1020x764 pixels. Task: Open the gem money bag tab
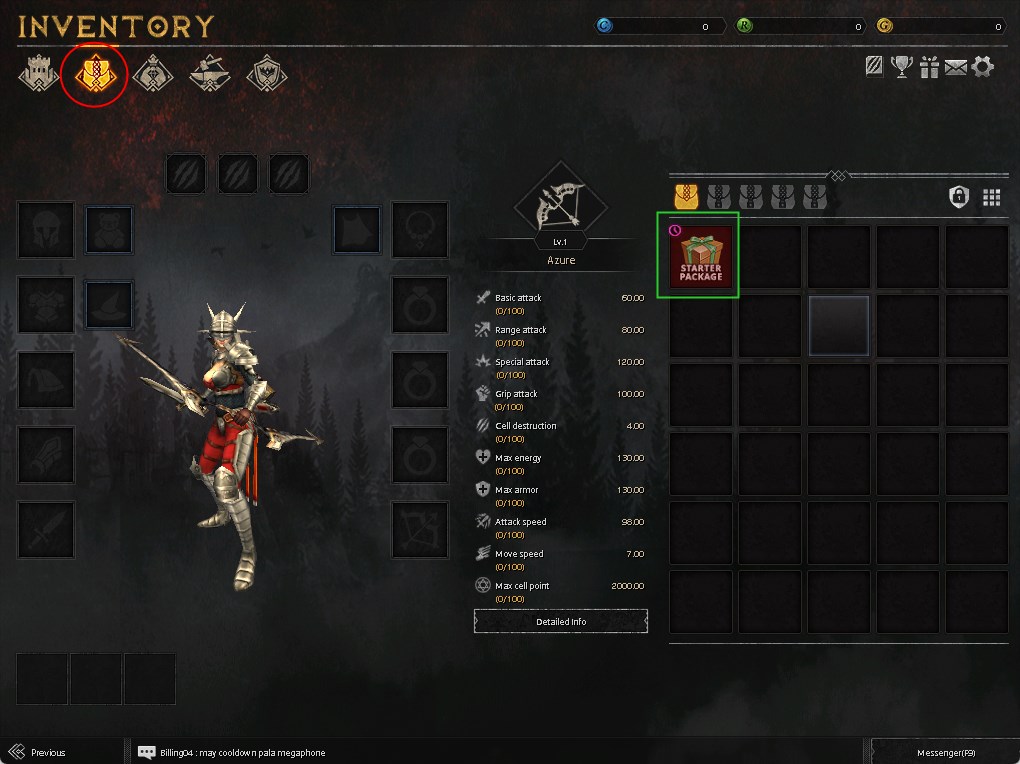pyautogui.click(x=152, y=73)
